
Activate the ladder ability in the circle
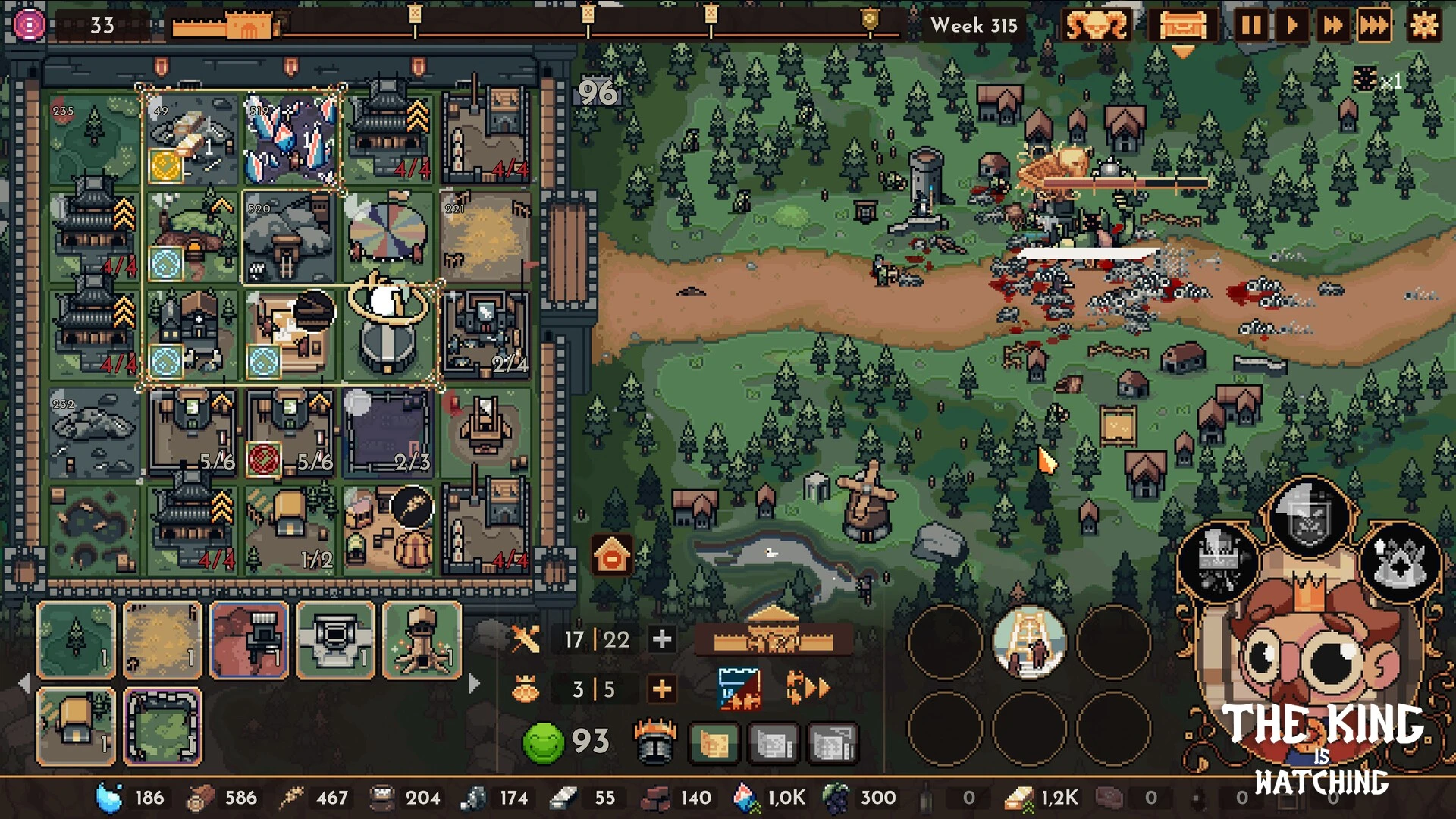pos(1029,642)
